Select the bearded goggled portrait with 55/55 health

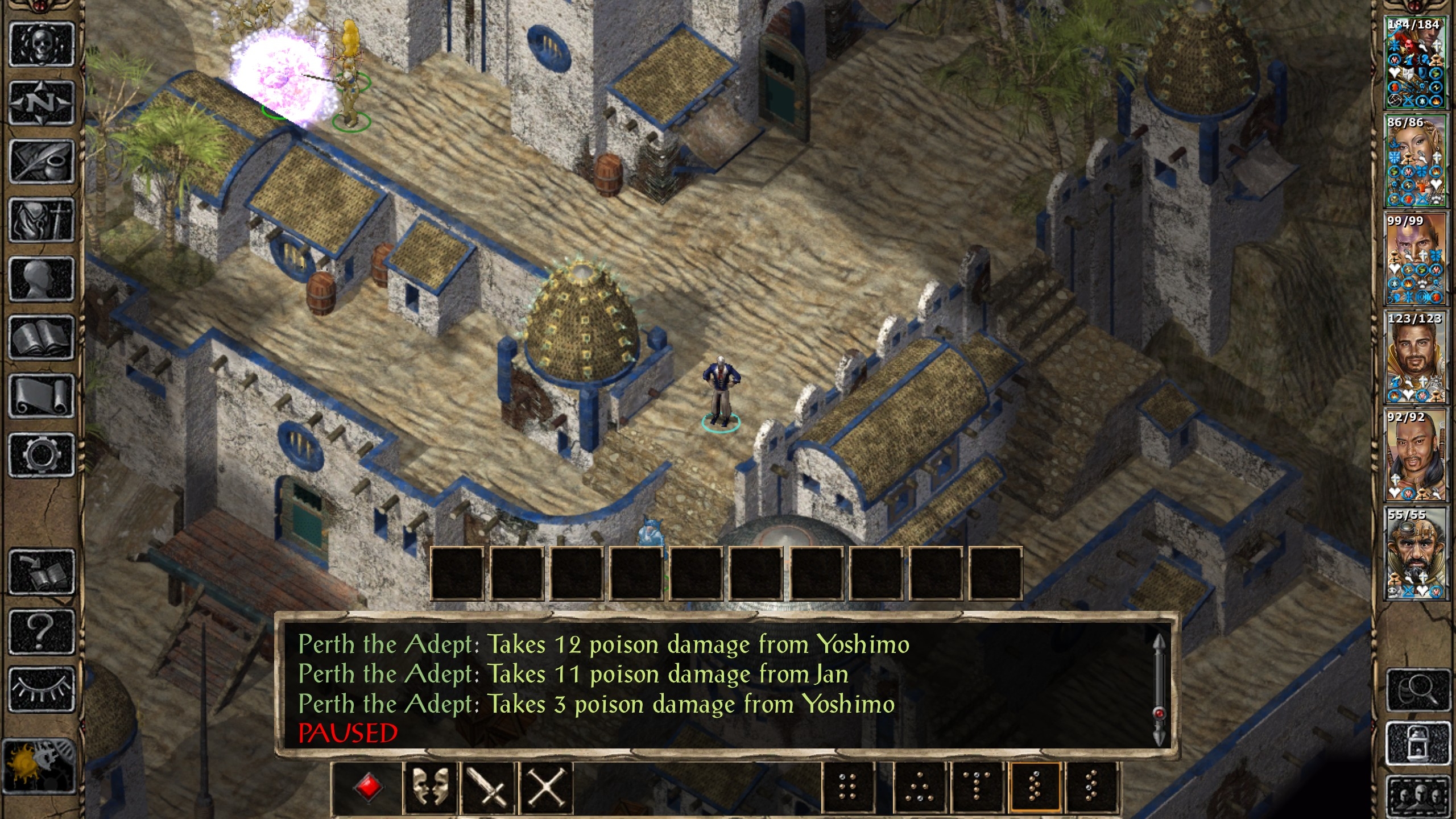click(x=1414, y=553)
